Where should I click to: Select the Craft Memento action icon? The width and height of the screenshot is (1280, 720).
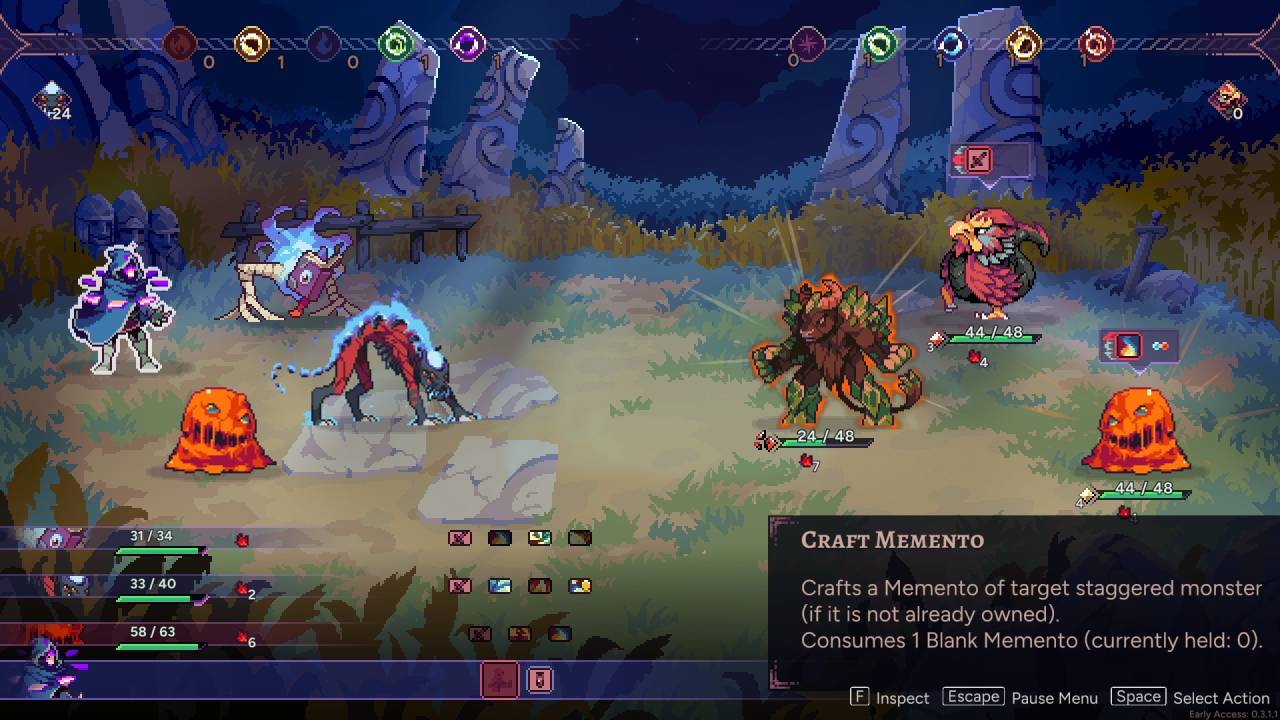tap(499, 680)
